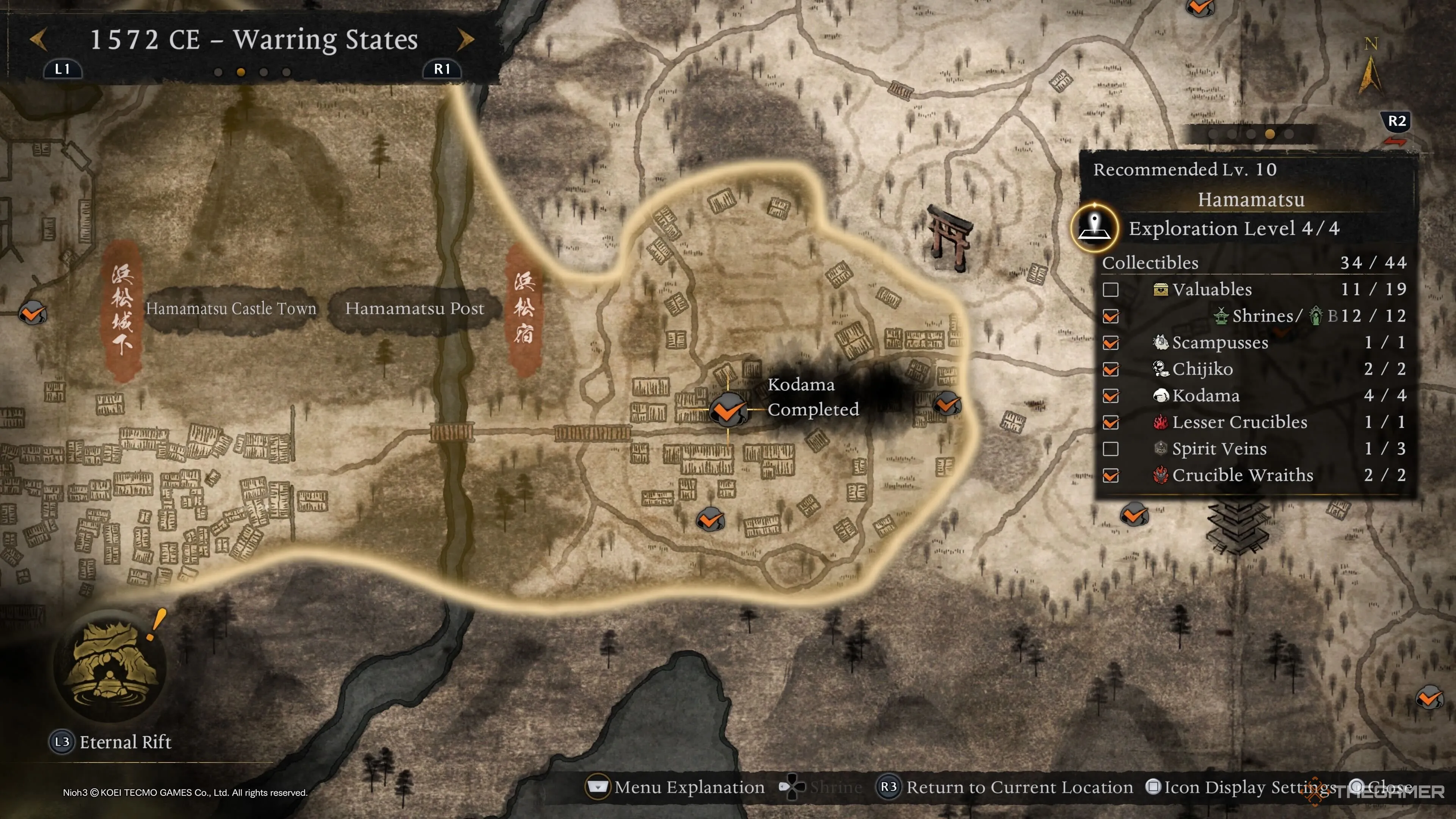This screenshot has width=1456, height=819.
Task: Toggle the Scampusses checkbox off
Action: click(1111, 343)
